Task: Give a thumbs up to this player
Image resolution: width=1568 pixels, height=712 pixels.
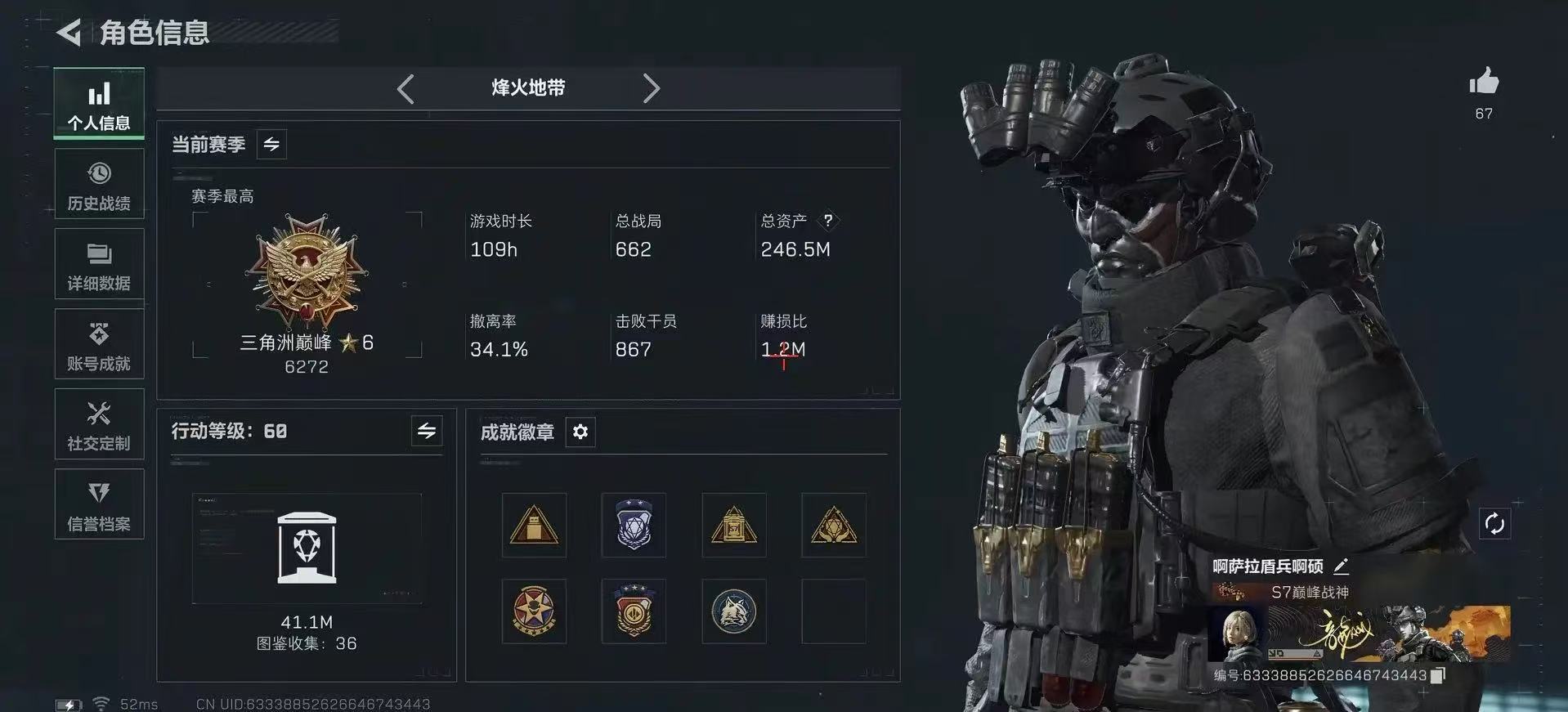Action: point(1483,83)
